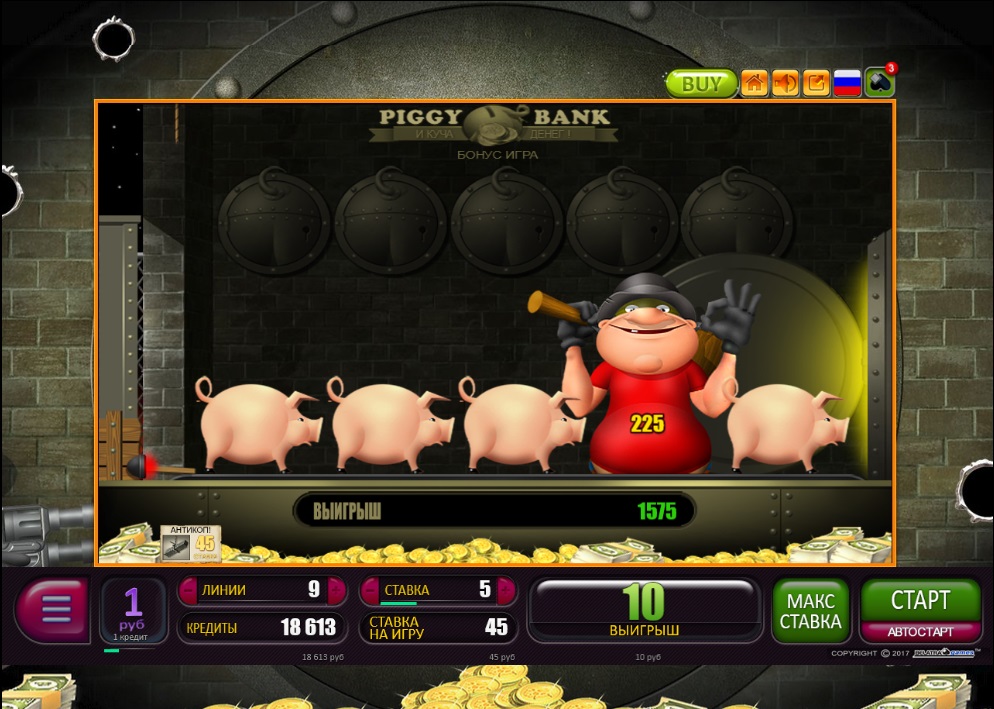Image resolution: width=994 pixels, height=709 pixels.
Task: Open the spade icon with notification badge
Action: pyautogui.click(x=880, y=82)
